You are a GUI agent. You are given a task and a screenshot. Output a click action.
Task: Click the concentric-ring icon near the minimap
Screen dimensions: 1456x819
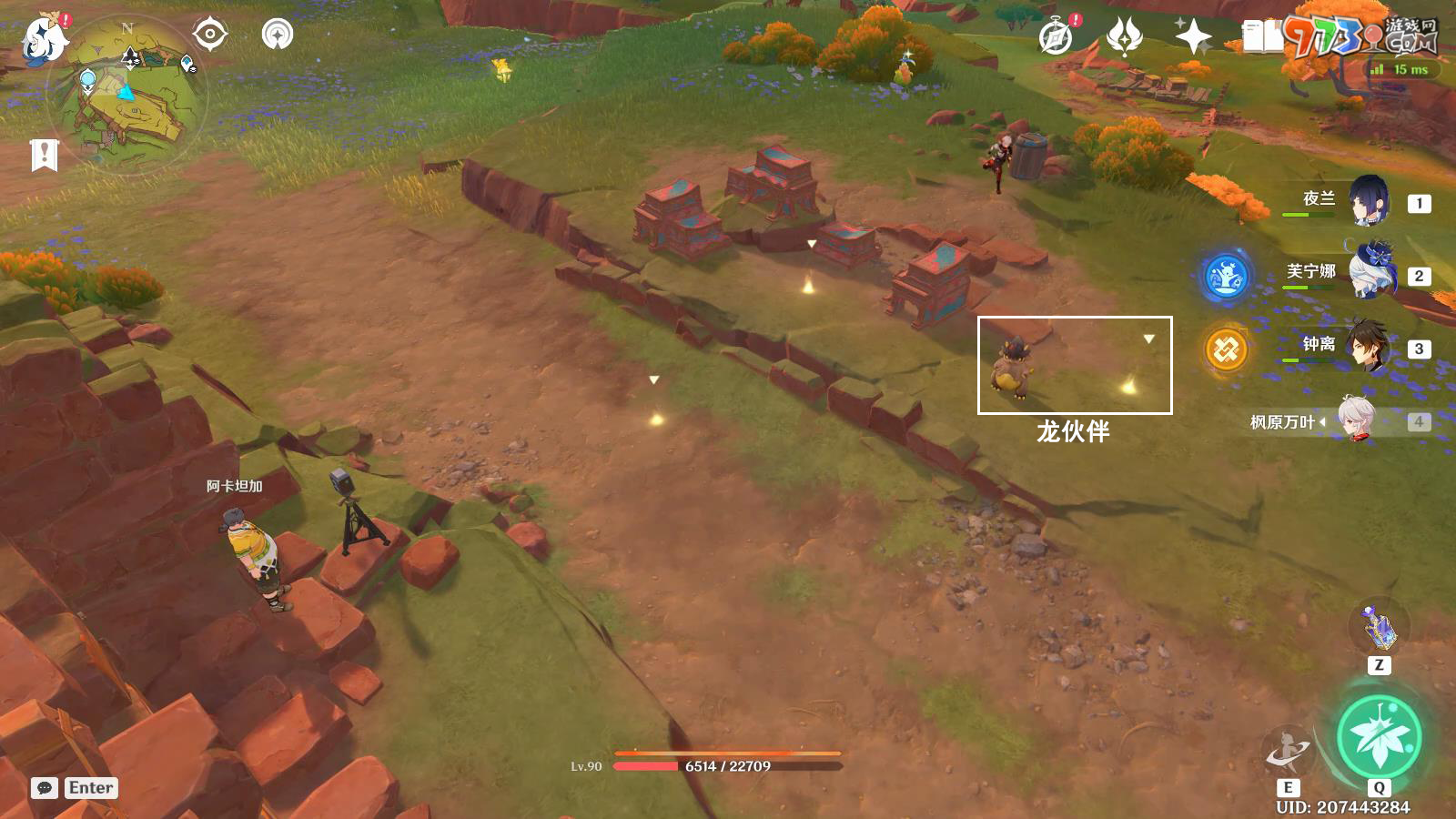(278, 35)
